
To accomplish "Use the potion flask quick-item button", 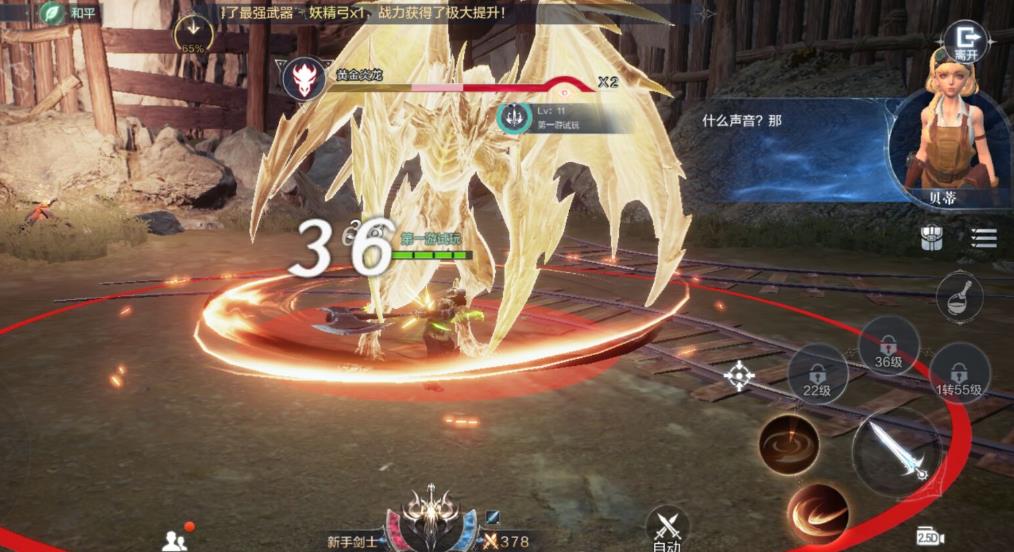I will click(959, 297).
